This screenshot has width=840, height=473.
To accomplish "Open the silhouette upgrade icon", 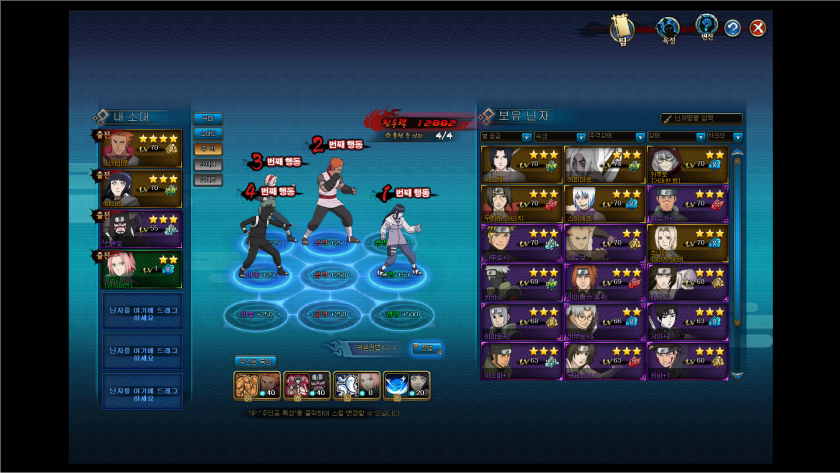I will tap(667, 28).
